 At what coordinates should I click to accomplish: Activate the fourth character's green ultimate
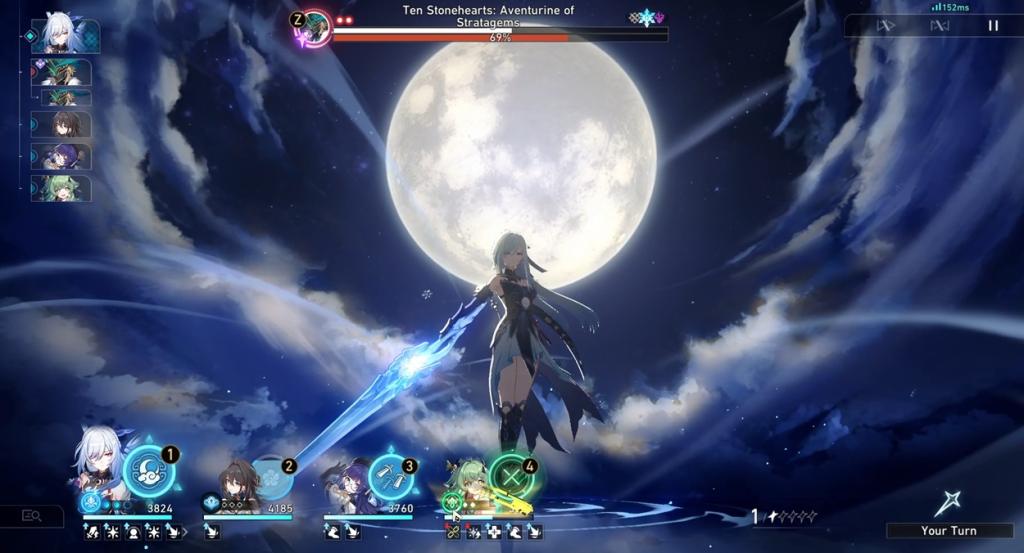pos(512,477)
